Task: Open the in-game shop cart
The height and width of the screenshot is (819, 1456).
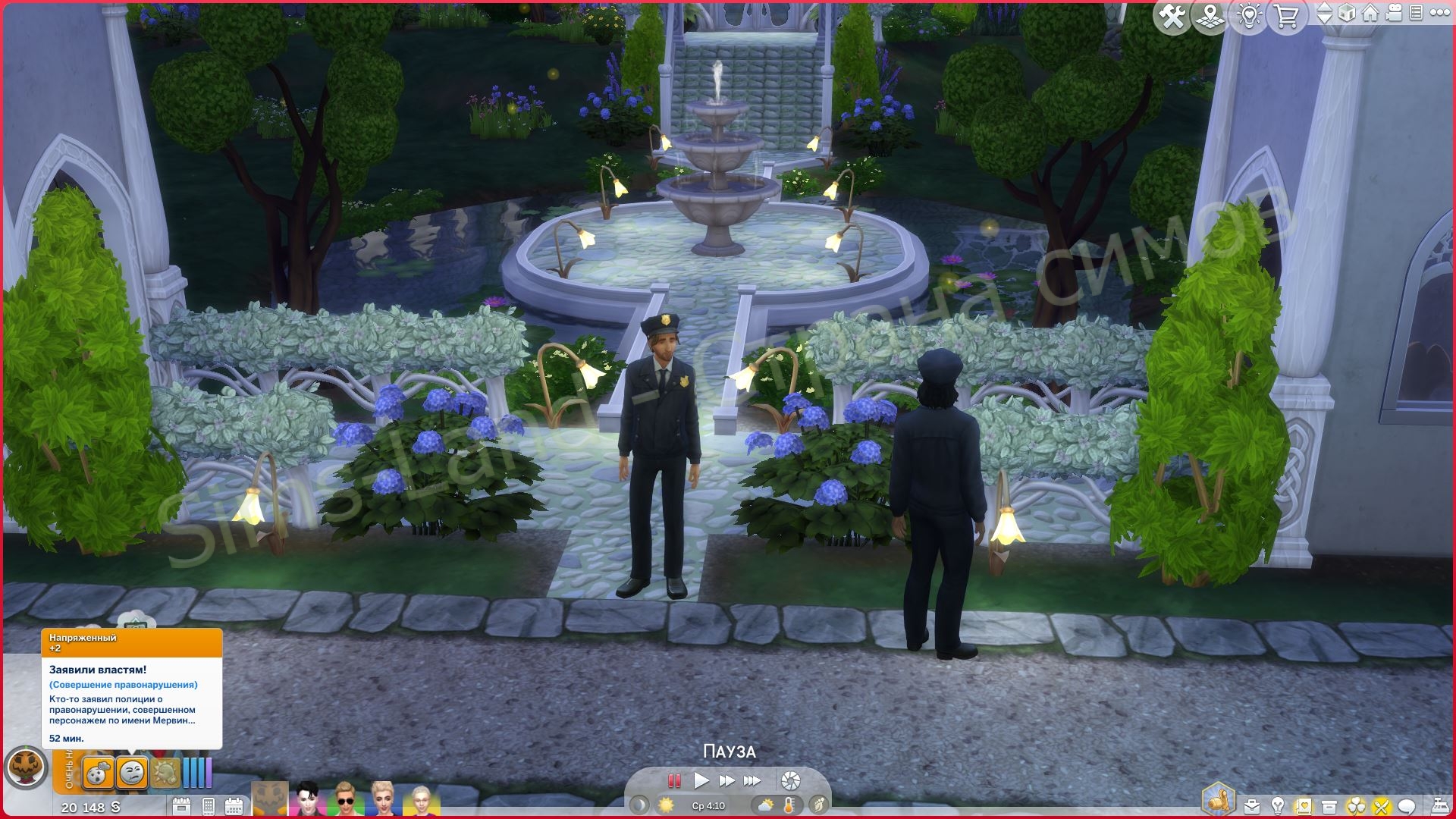Action: click(1285, 16)
